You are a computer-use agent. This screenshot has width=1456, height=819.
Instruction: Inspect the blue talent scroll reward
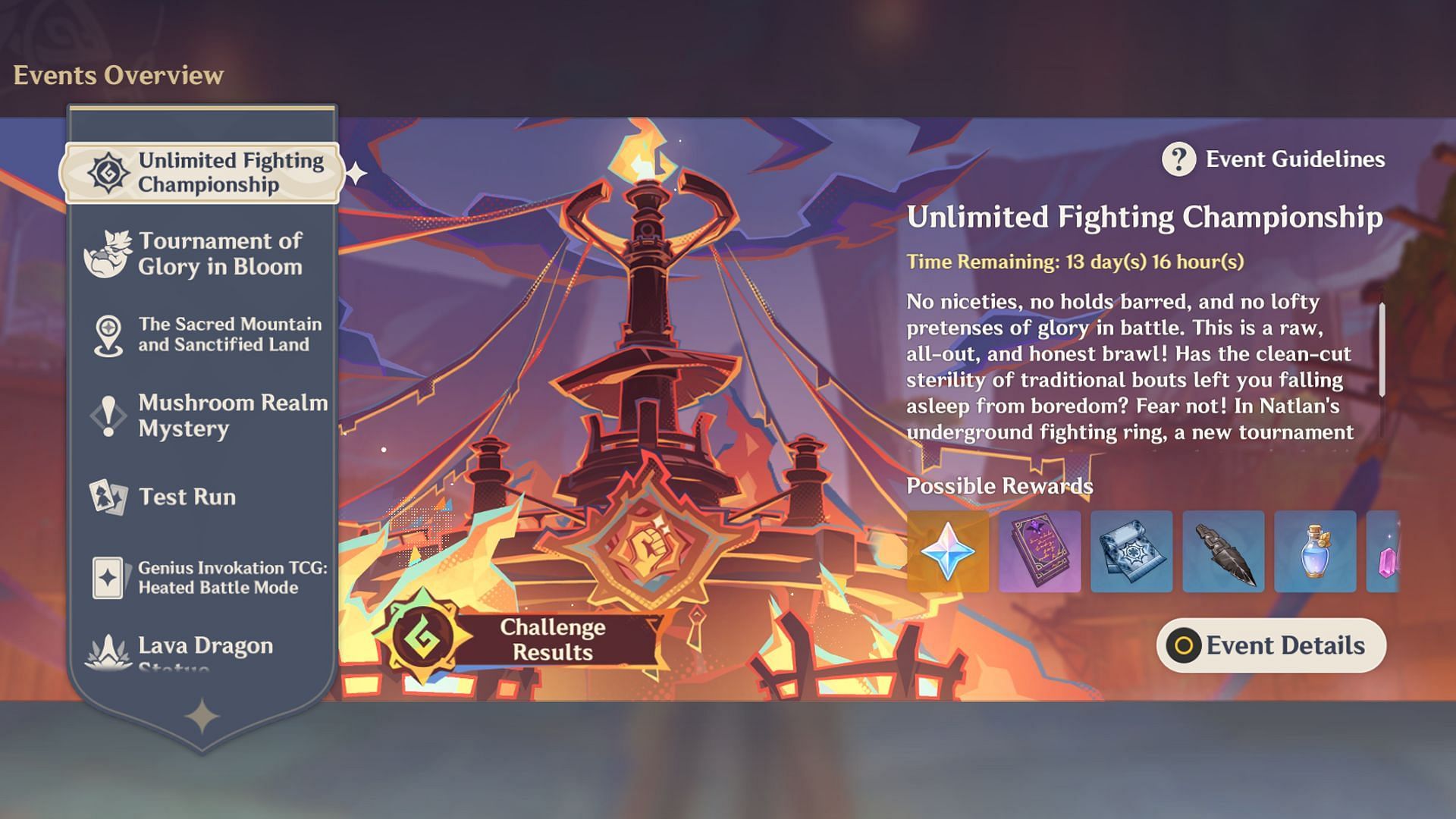1131,551
